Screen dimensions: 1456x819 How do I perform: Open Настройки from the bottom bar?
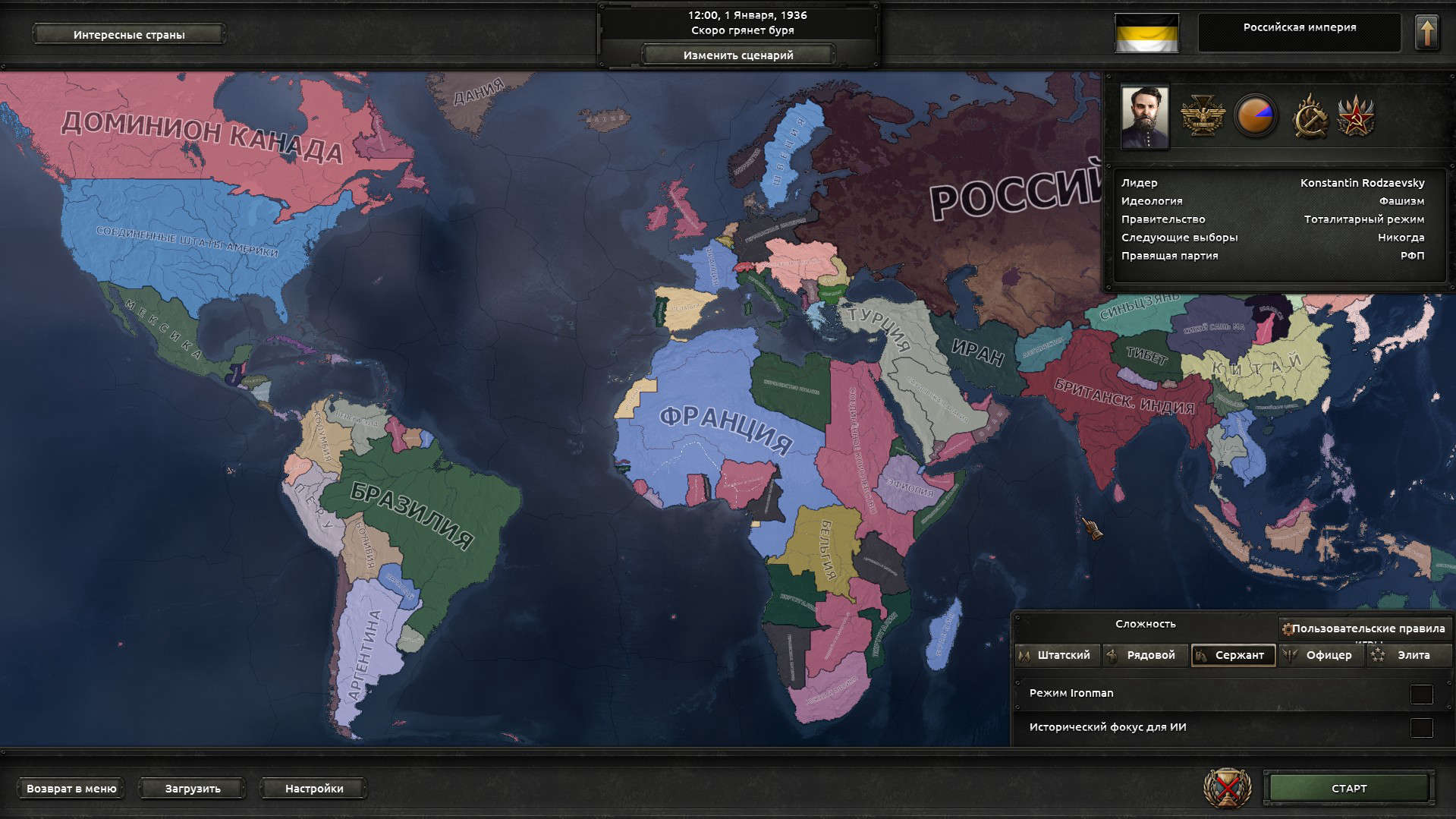click(312, 788)
